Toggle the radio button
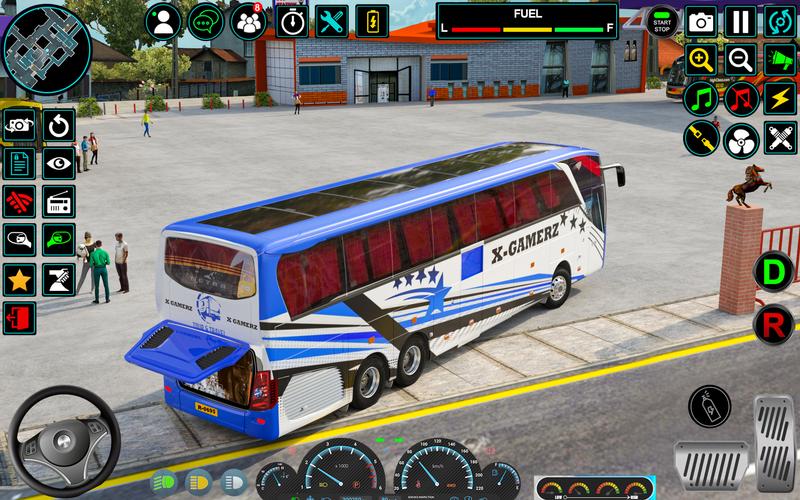The width and height of the screenshot is (800, 500). (59, 202)
